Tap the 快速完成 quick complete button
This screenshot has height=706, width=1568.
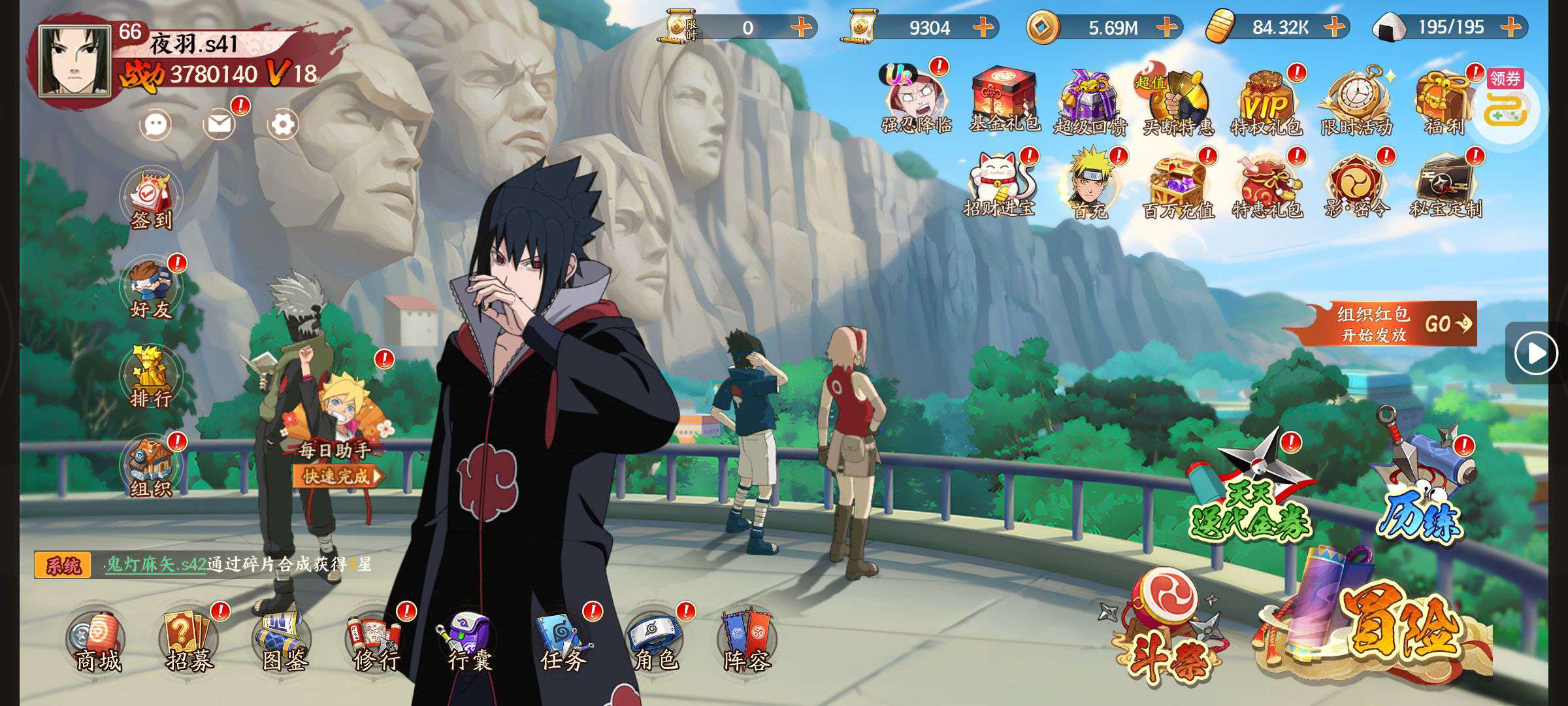(x=336, y=476)
